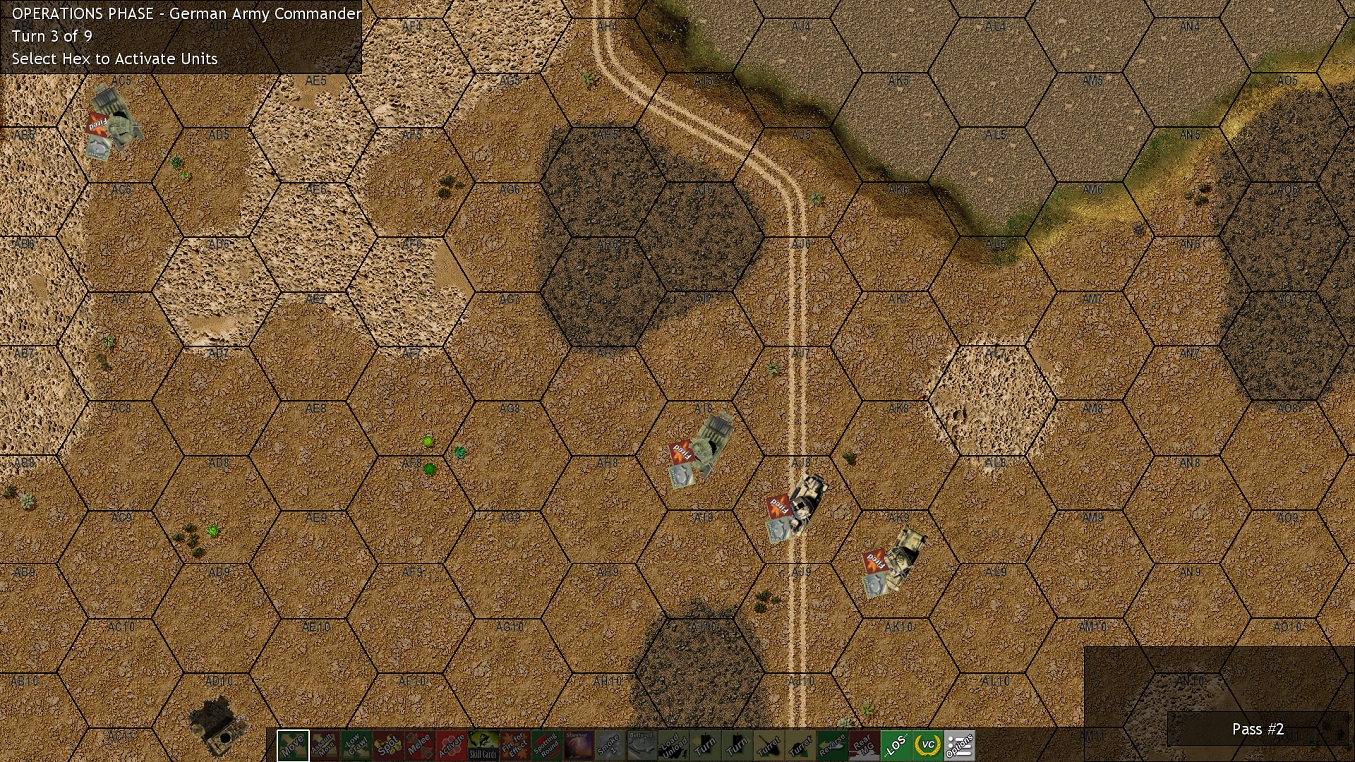Click the Spot action icon
Image resolution: width=1355 pixels, height=762 pixels.
pos(388,745)
